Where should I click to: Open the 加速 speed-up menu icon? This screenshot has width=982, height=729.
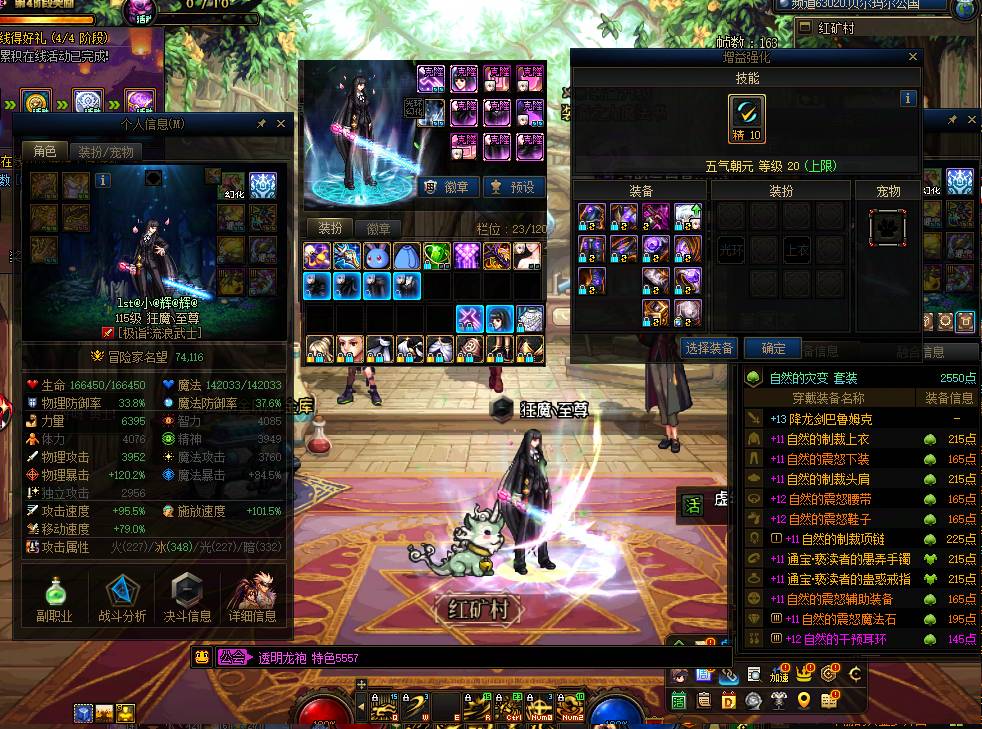point(779,675)
